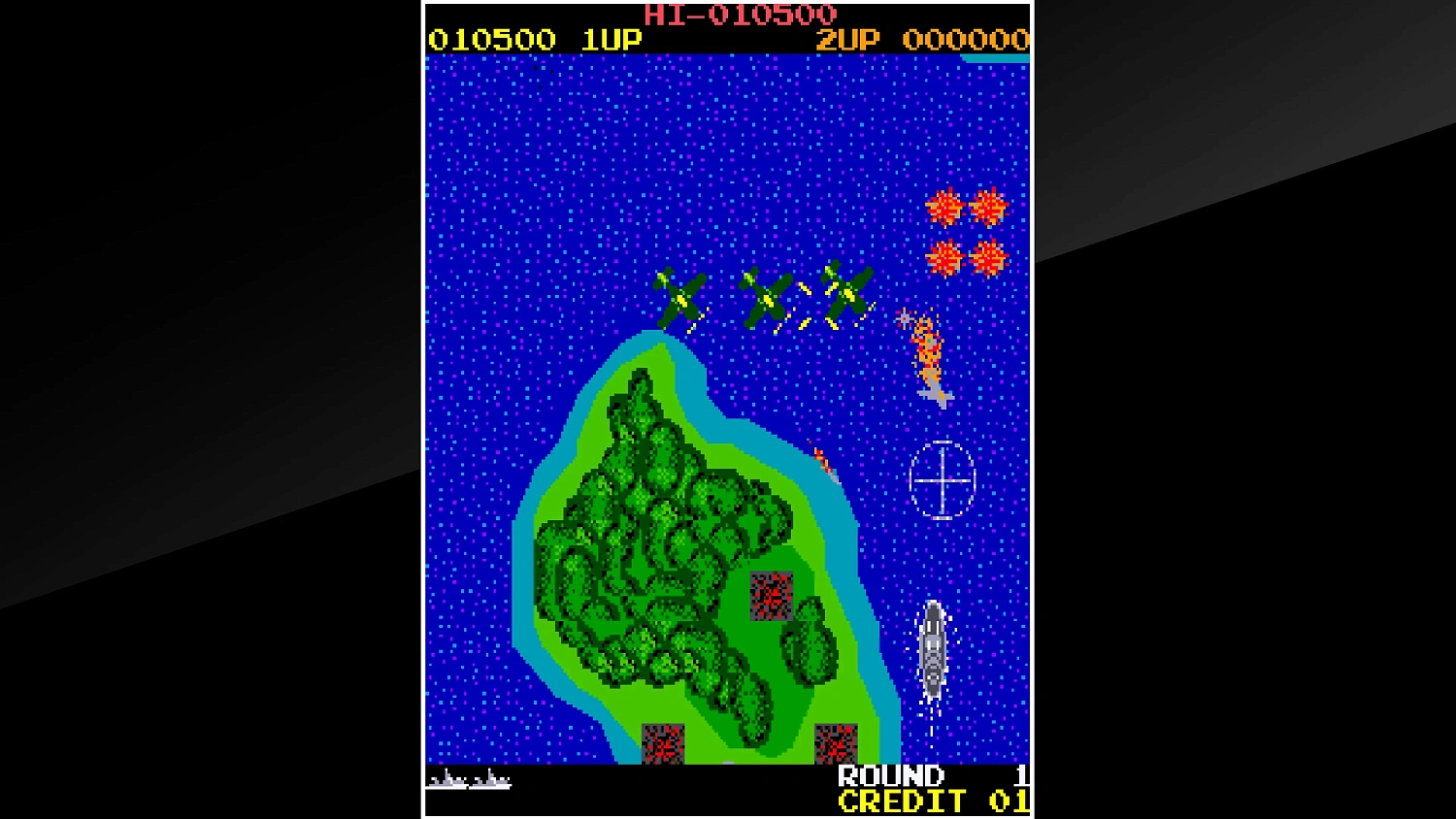Open the ROUND 1 indicator

point(890,776)
